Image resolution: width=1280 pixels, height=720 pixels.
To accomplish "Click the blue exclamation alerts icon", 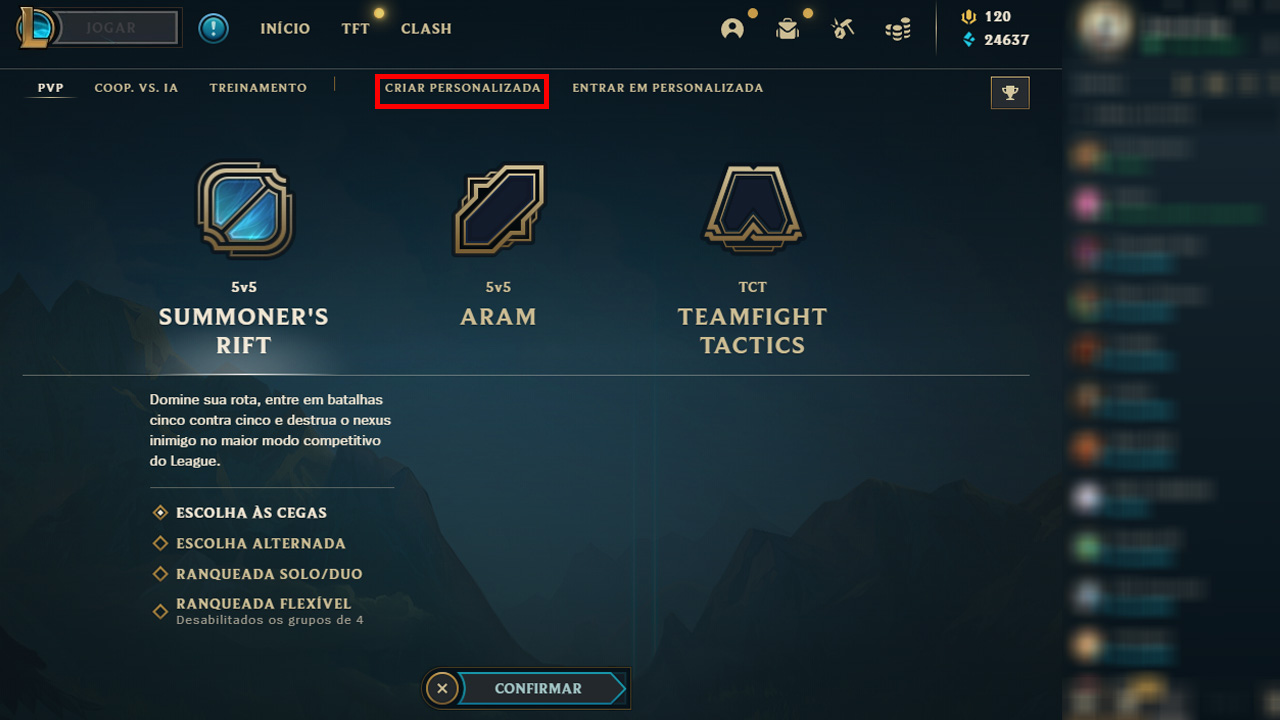I will pyautogui.click(x=213, y=27).
